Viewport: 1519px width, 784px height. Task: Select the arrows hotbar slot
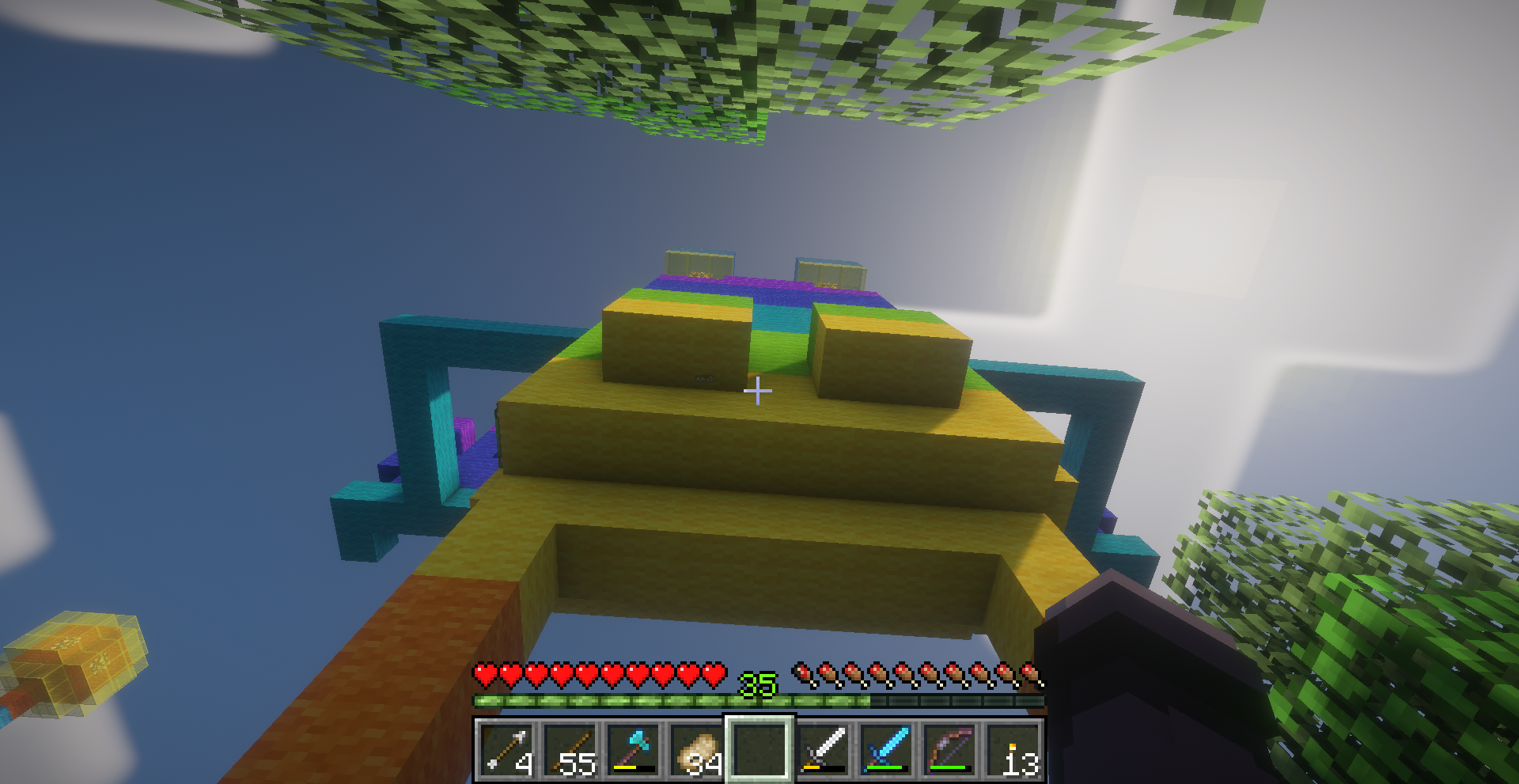click(506, 749)
